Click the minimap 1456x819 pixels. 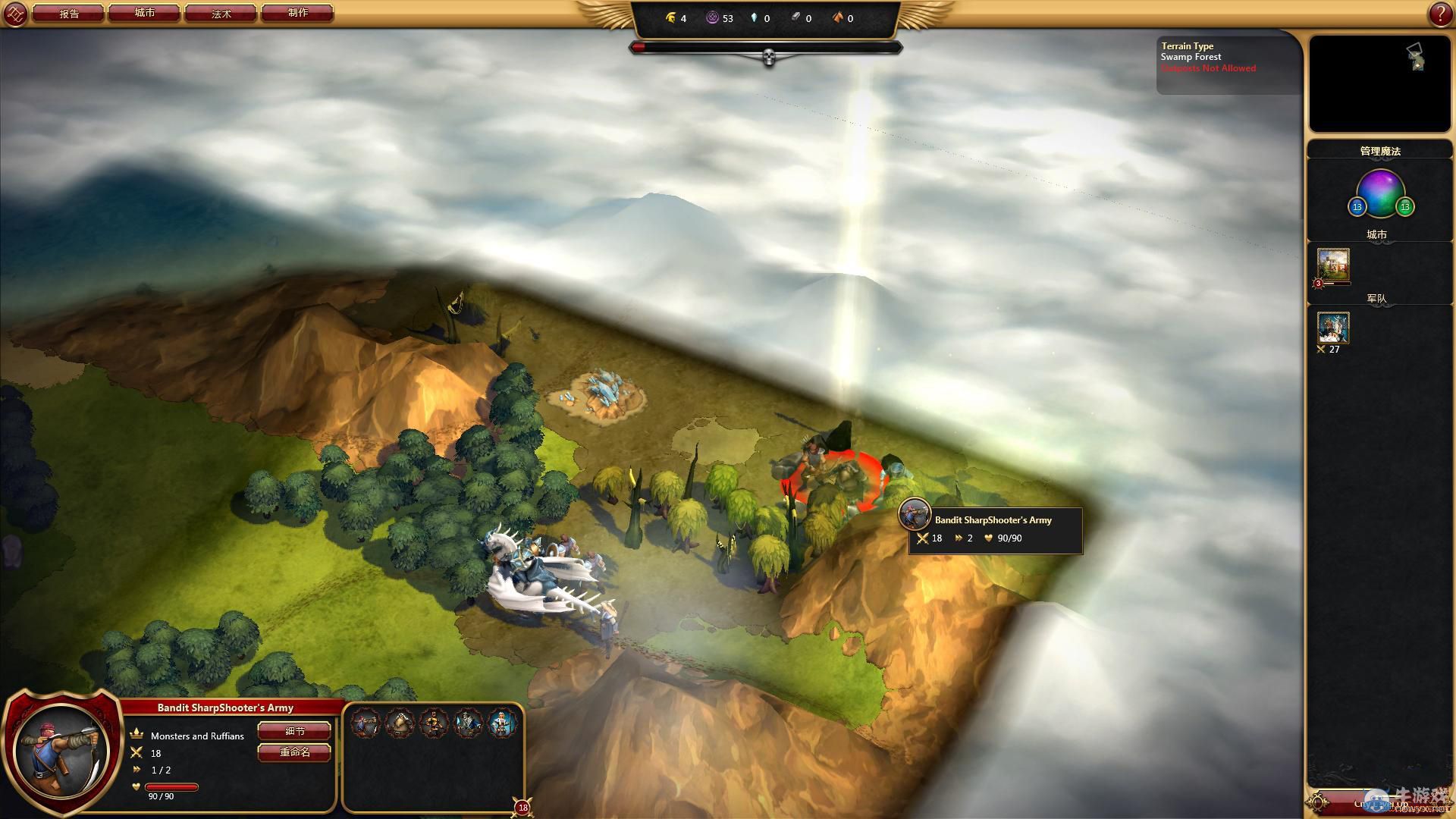tap(1379, 83)
